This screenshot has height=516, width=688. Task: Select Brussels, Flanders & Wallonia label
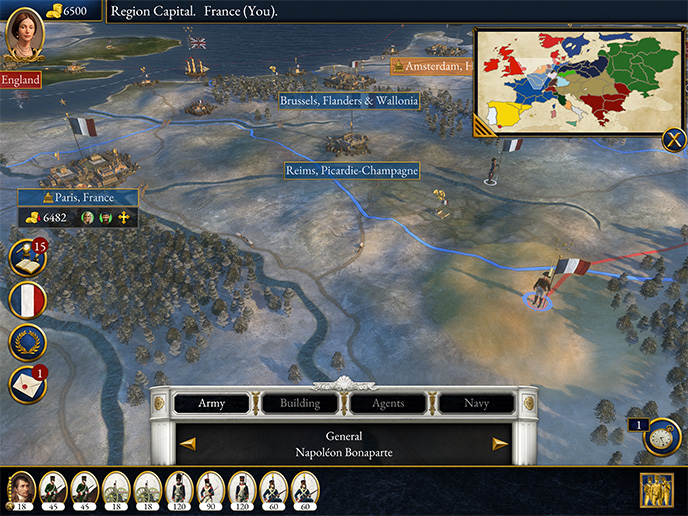pyautogui.click(x=349, y=101)
